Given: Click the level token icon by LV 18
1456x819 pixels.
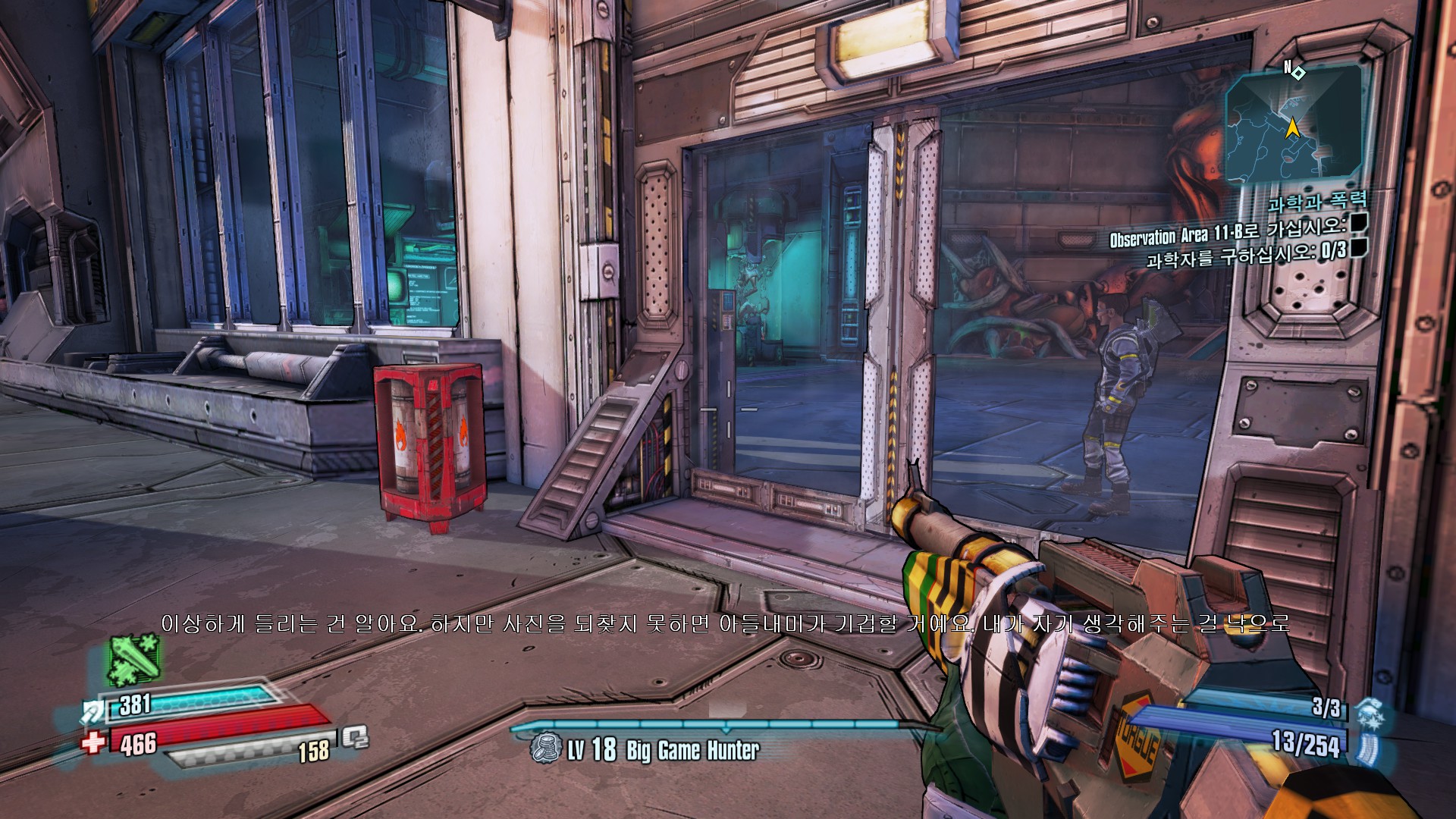Looking at the screenshot, I should [545, 748].
